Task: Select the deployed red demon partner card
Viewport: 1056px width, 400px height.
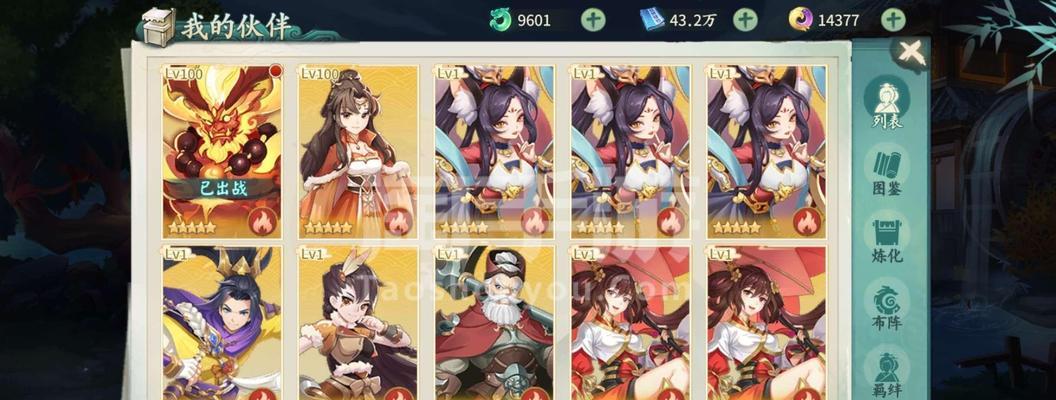Action: click(x=222, y=150)
